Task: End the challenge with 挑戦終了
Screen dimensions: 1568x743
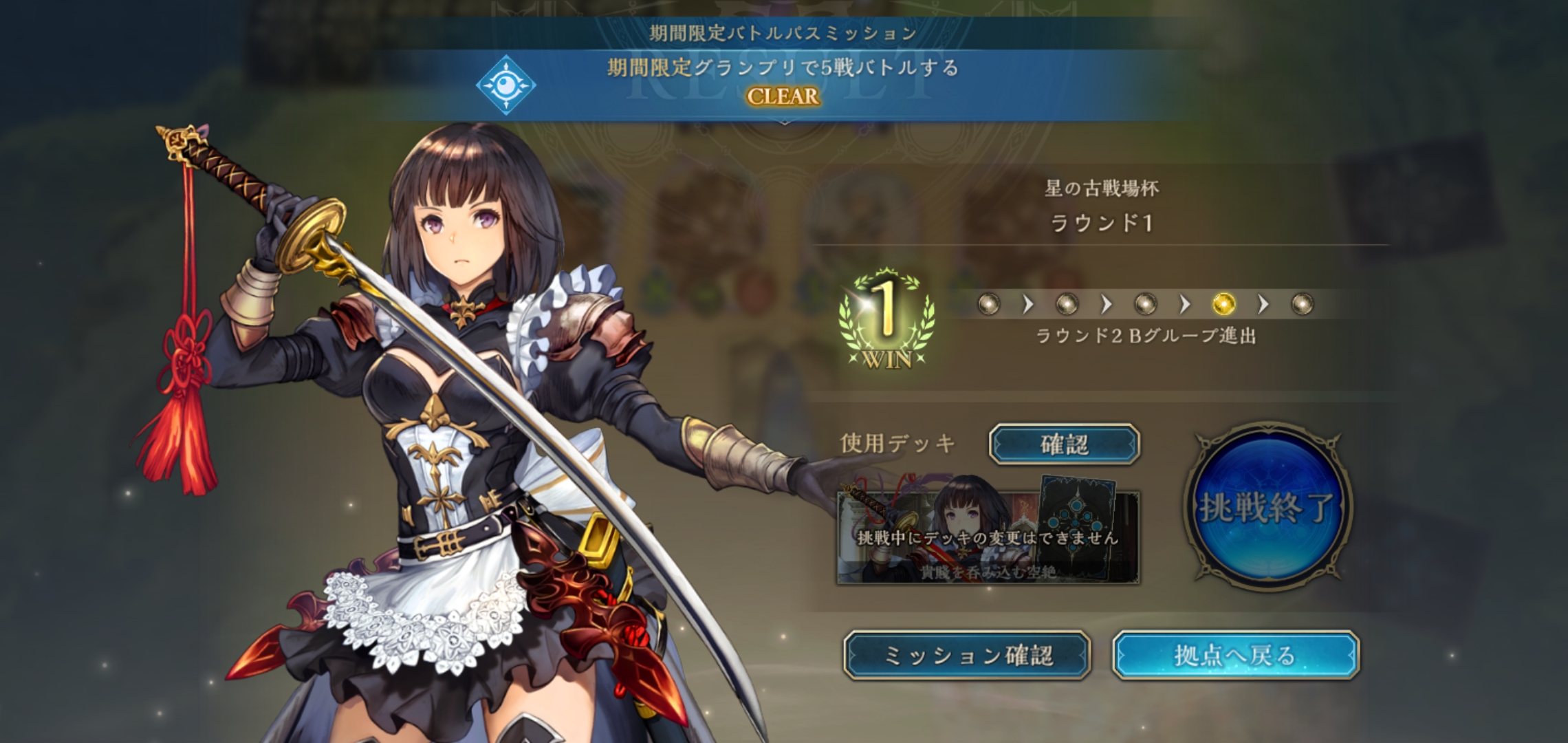Action: 1267,507
